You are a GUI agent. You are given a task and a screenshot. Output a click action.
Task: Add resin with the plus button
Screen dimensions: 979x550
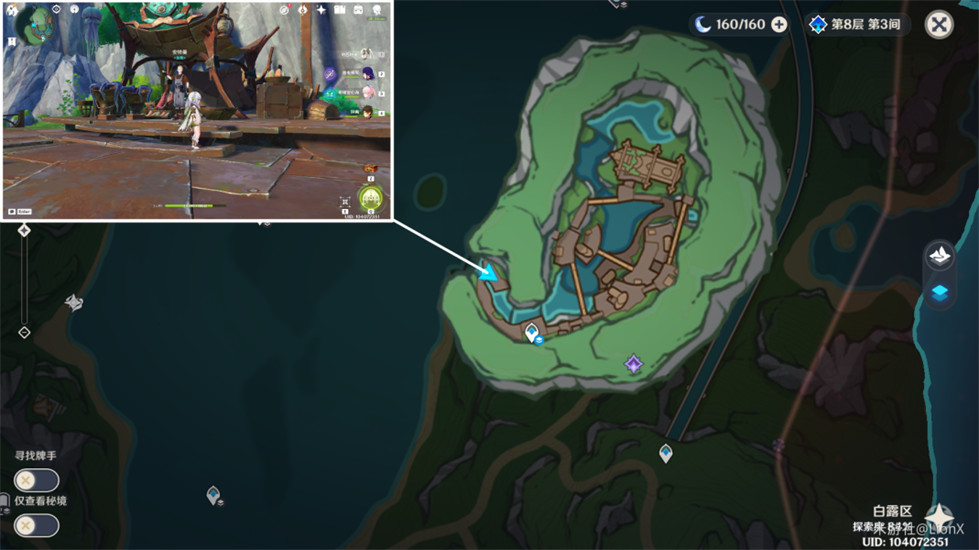(x=779, y=25)
